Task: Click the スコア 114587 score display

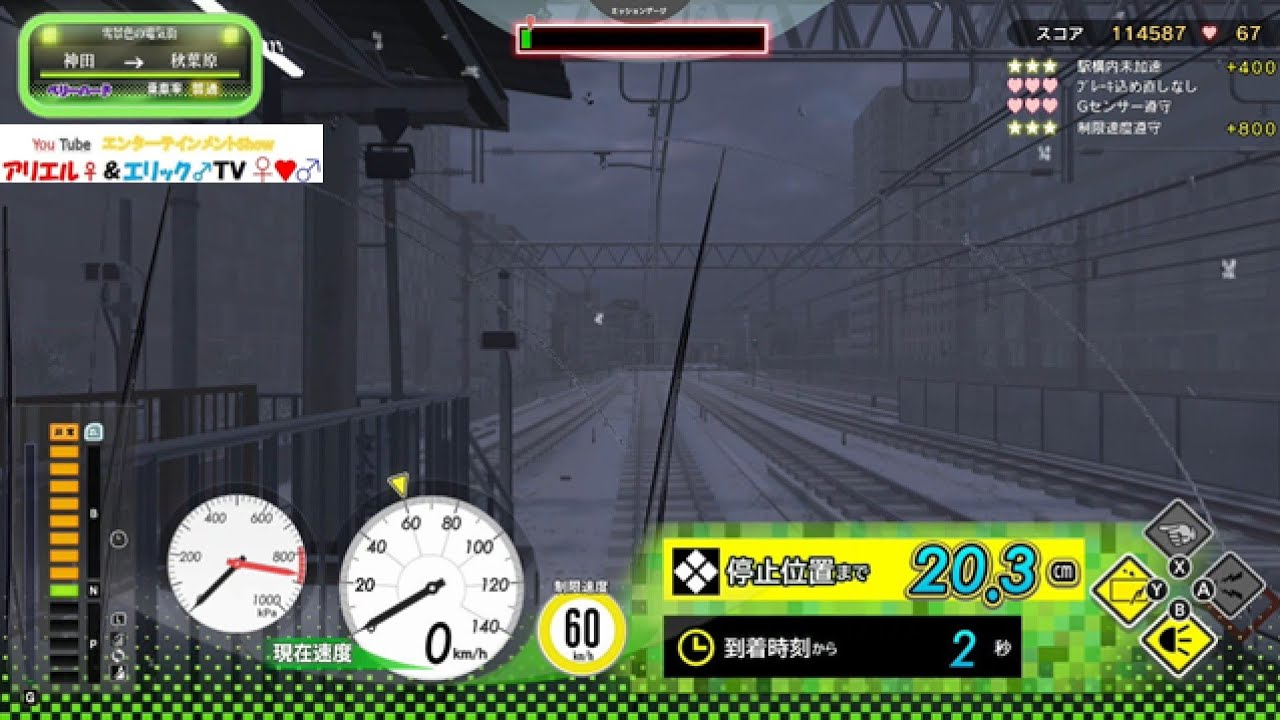Action: [x=1110, y=33]
